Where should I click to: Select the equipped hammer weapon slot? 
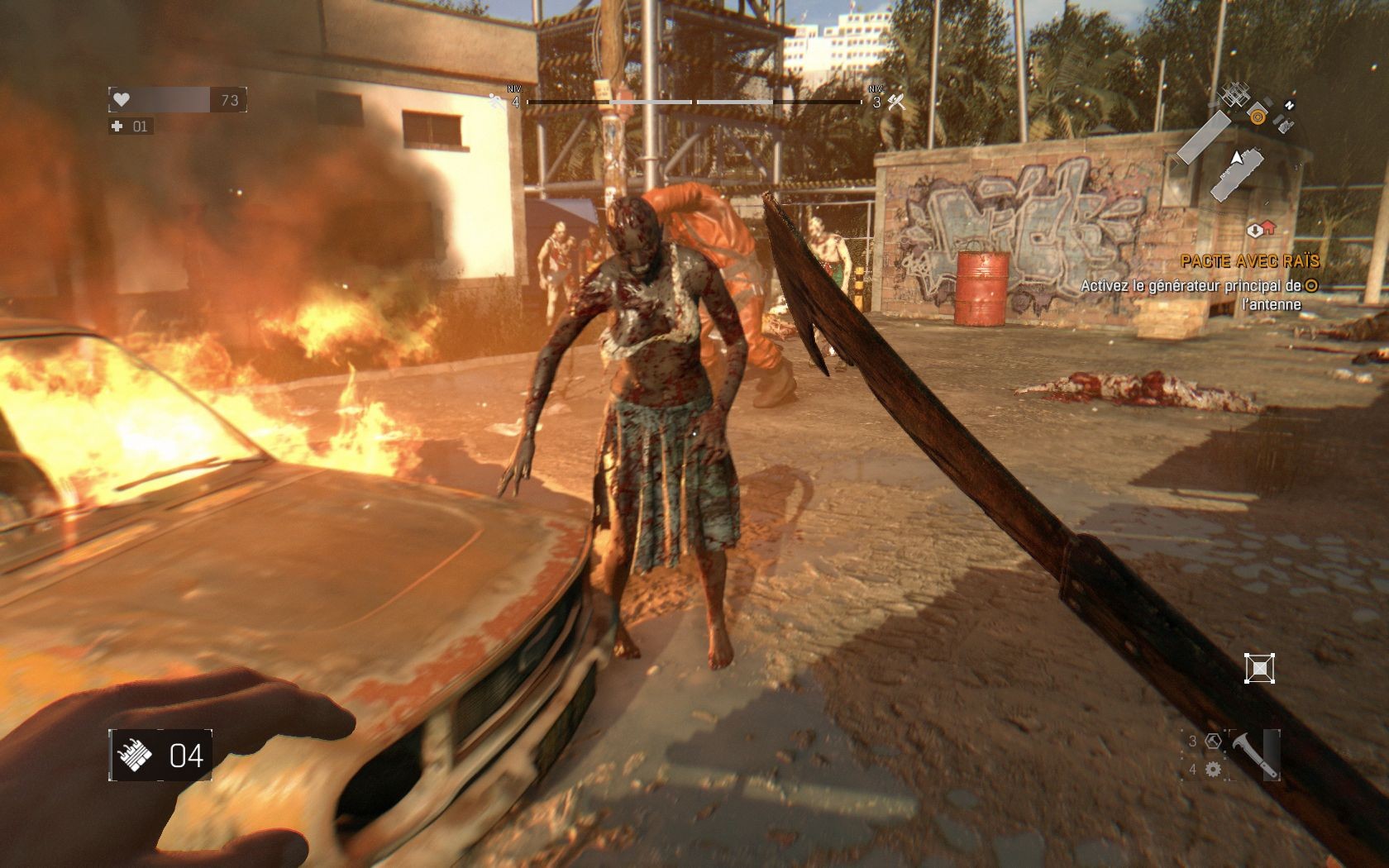[1254, 755]
